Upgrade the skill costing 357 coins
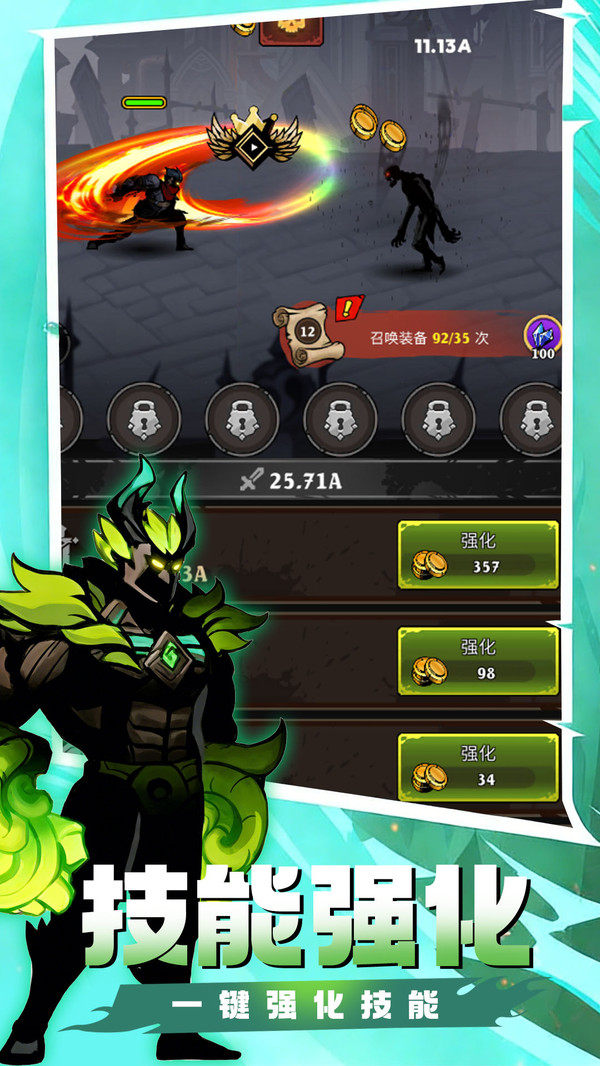This screenshot has width=600, height=1066. click(477, 554)
